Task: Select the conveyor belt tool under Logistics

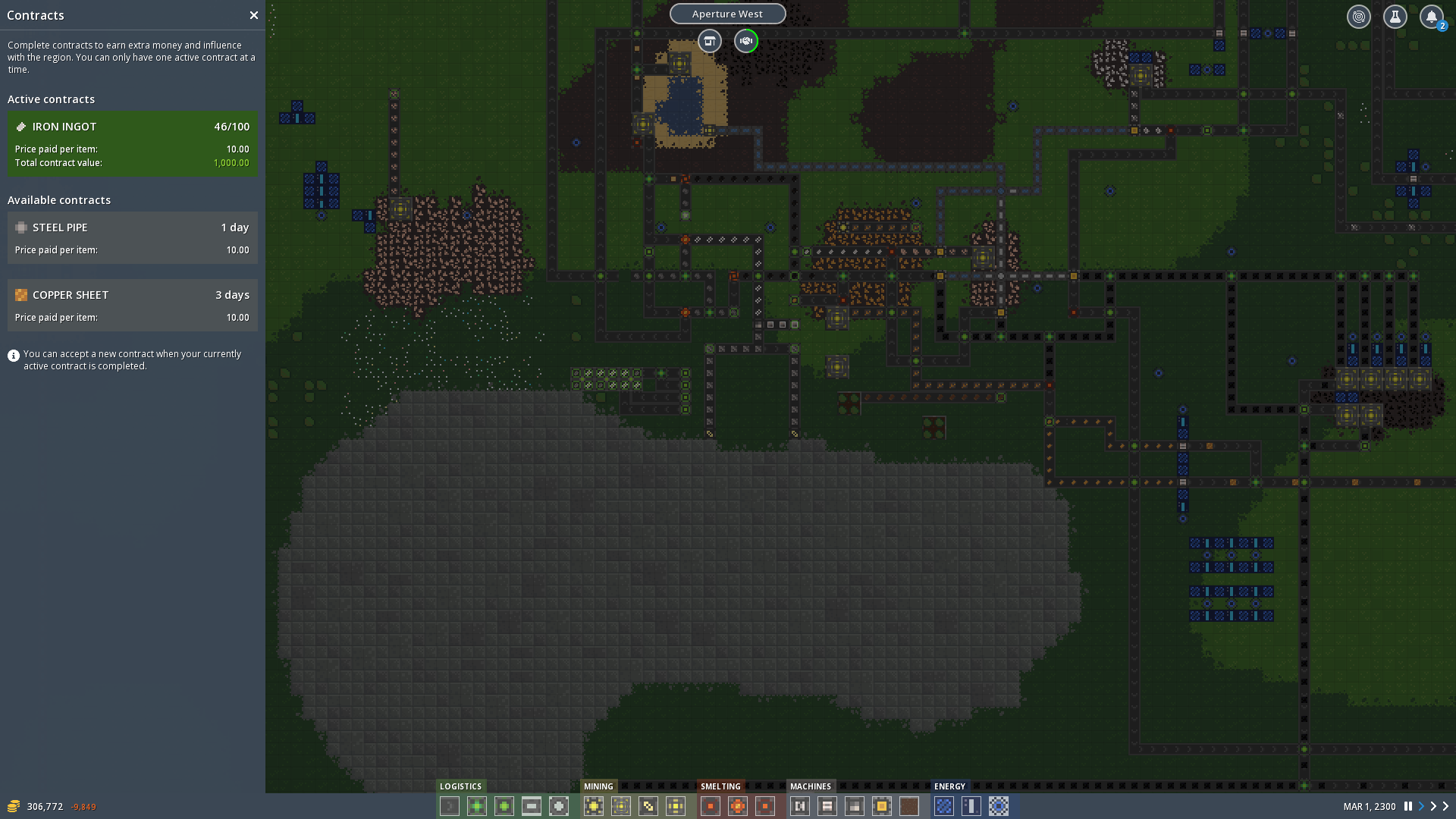Action: point(448,806)
